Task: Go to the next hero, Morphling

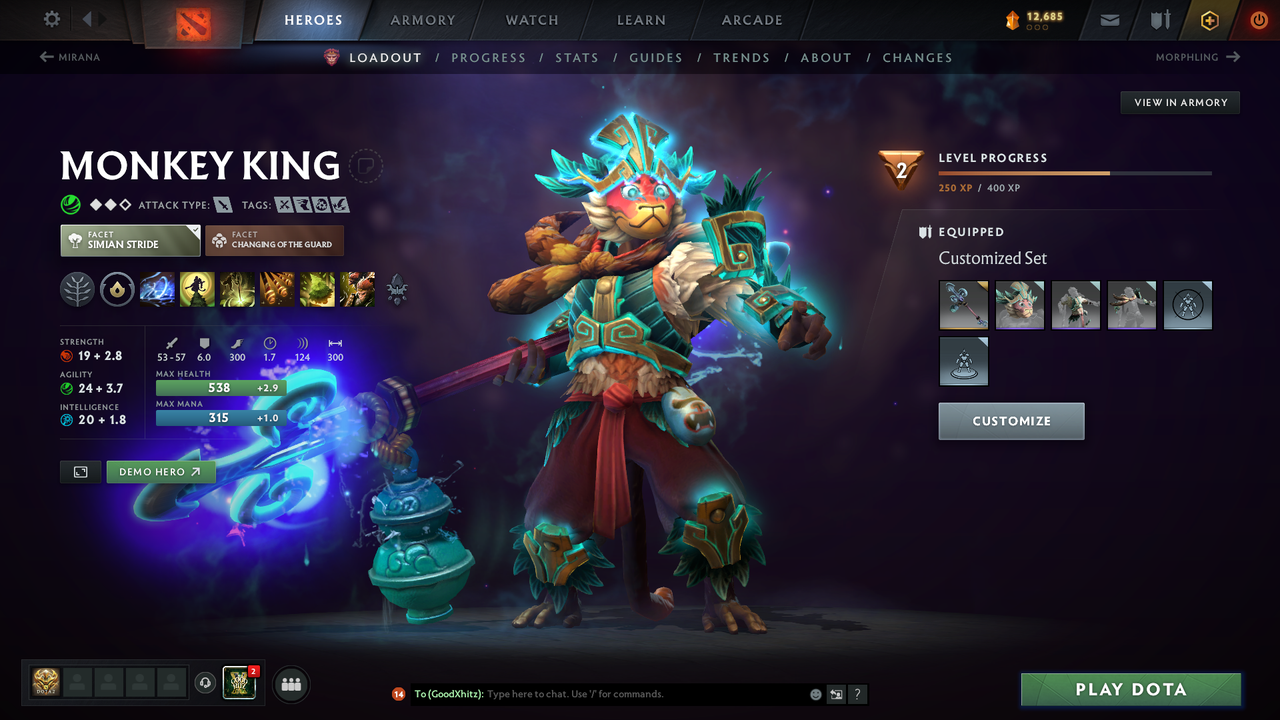Action: pyautogui.click(x=1197, y=57)
